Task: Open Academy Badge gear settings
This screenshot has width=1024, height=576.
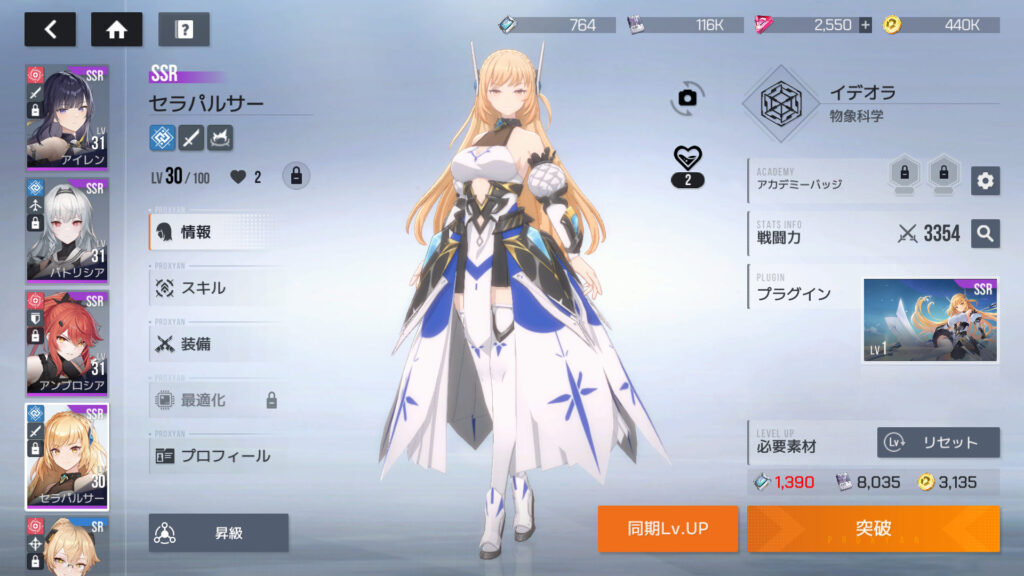Action: pos(985,180)
